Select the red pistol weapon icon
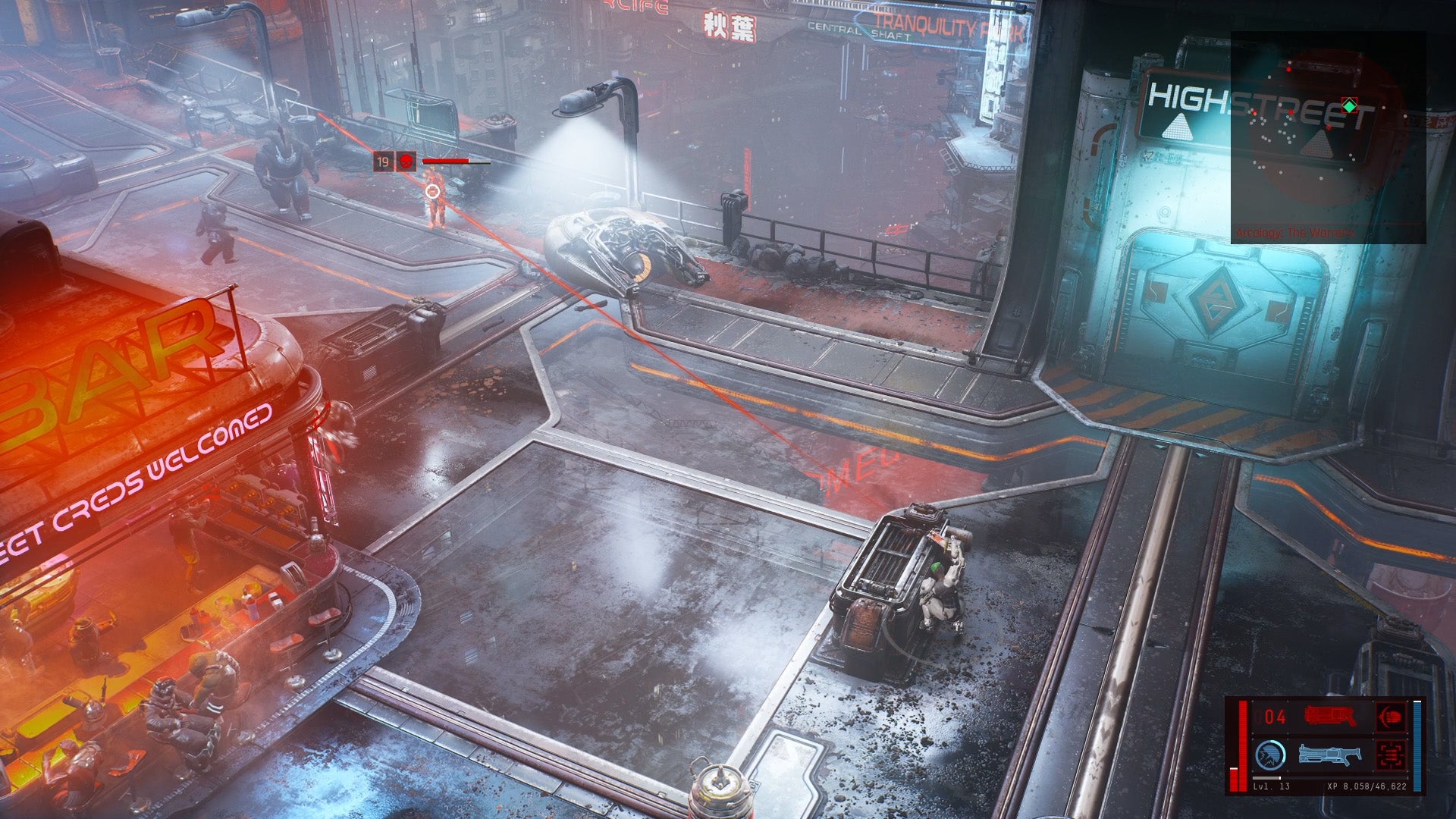Image resolution: width=1456 pixels, height=819 pixels. (x=1328, y=716)
